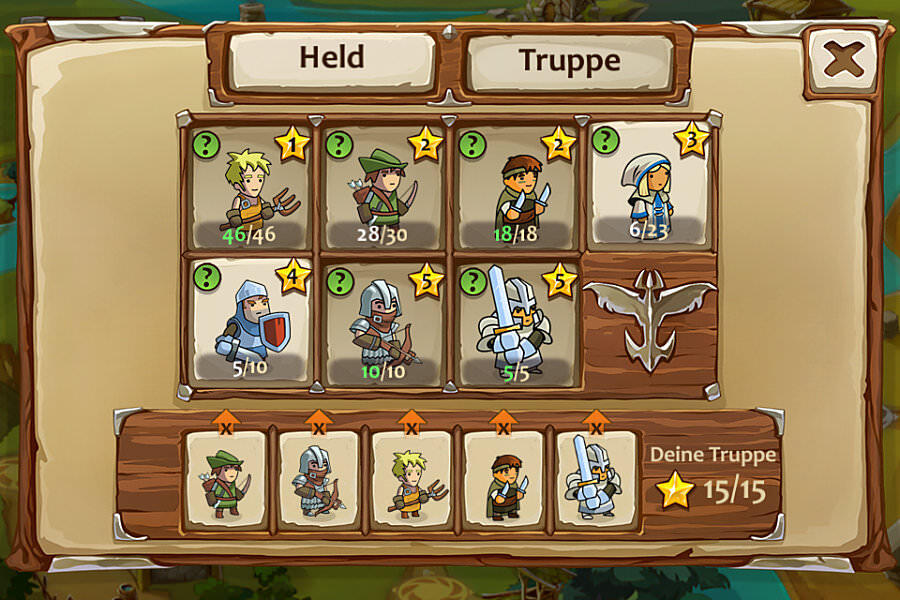Image resolution: width=900 pixels, height=600 pixels.
Task: Click the locked winged emblem slot
Action: (x=650, y=322)
